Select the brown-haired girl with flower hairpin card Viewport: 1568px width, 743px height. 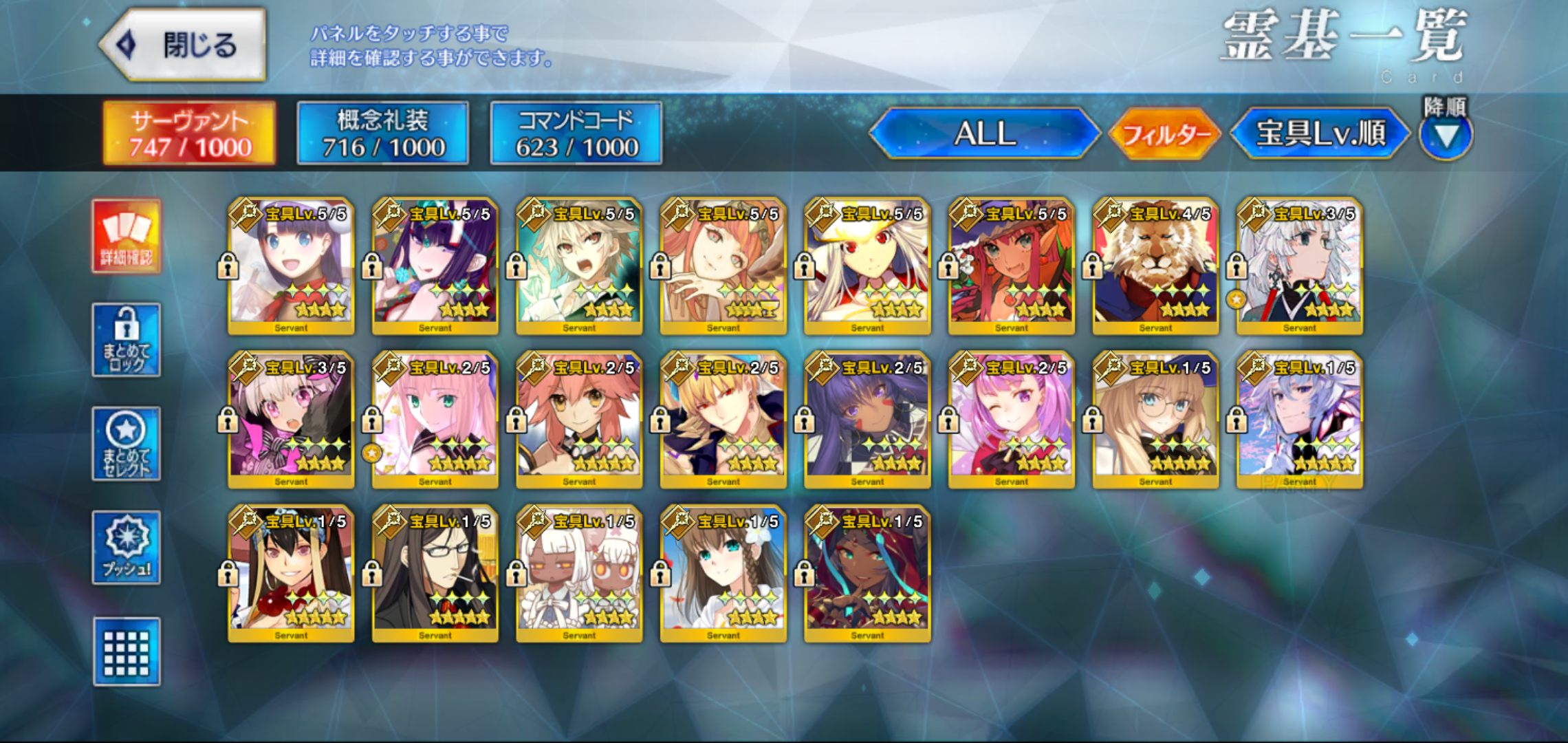pos(723,574)
